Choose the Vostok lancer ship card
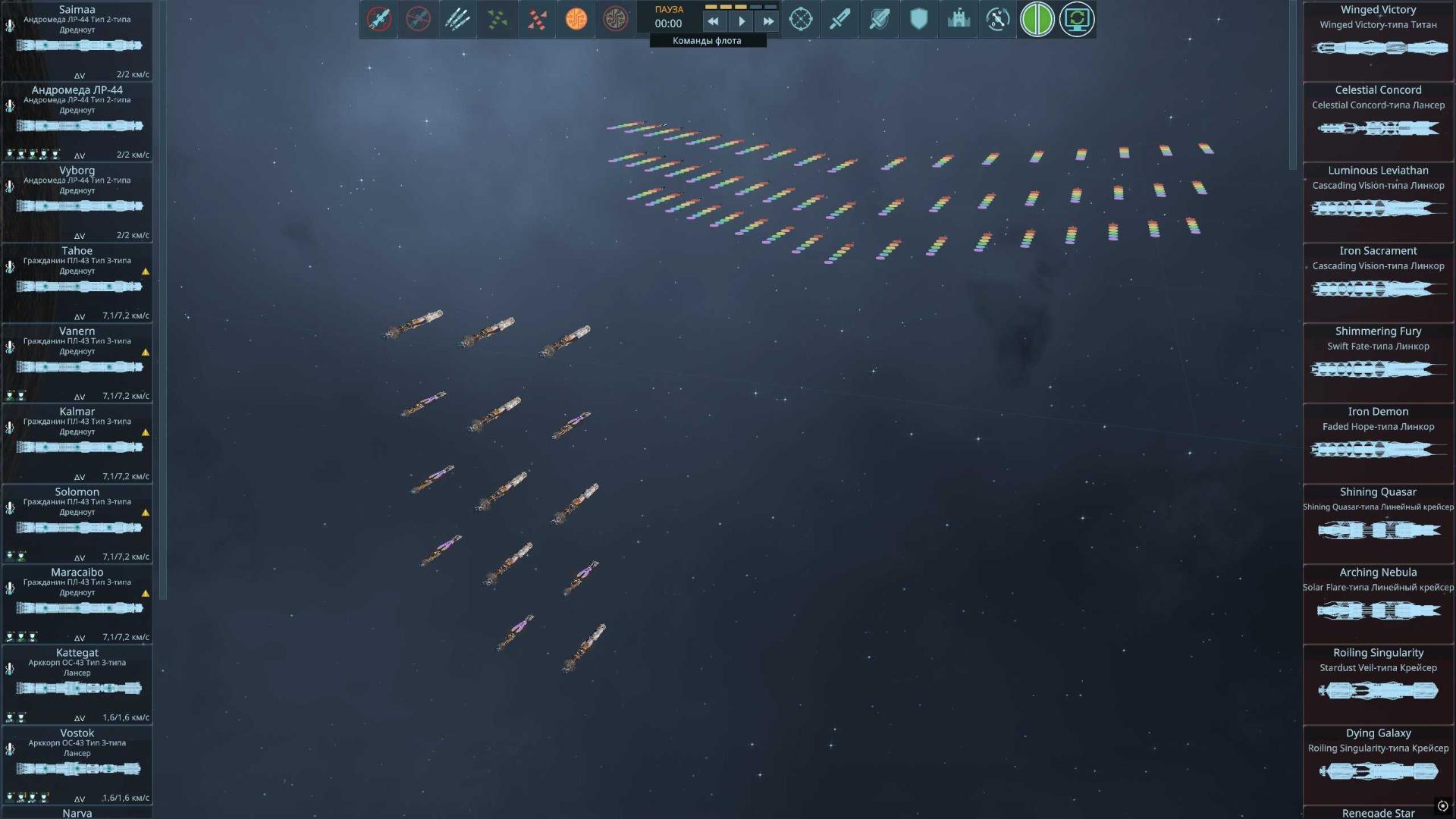Screen dimensions: 1456x819 pos(77,764)
